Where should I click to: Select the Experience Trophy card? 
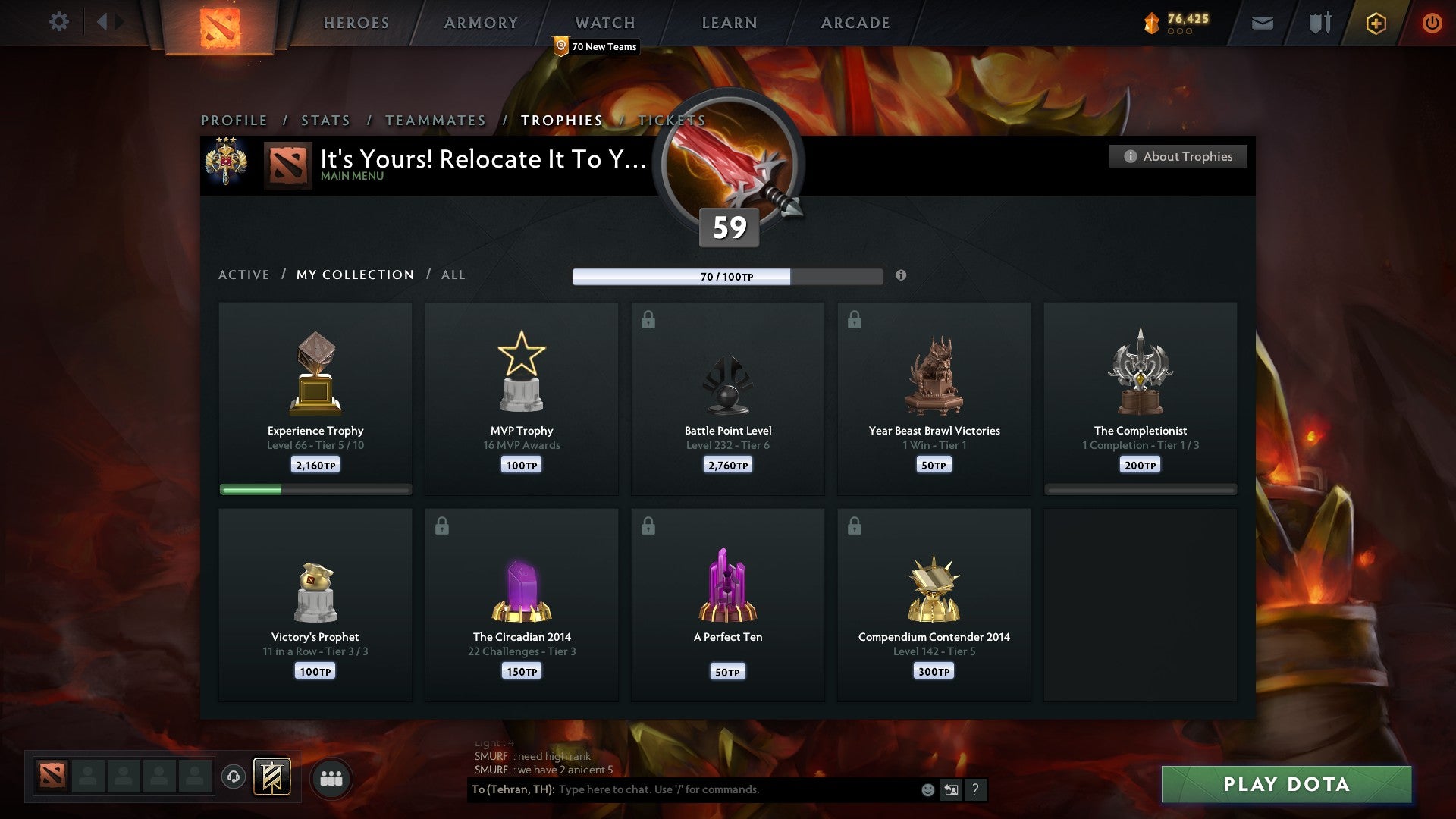pos(315,394)
